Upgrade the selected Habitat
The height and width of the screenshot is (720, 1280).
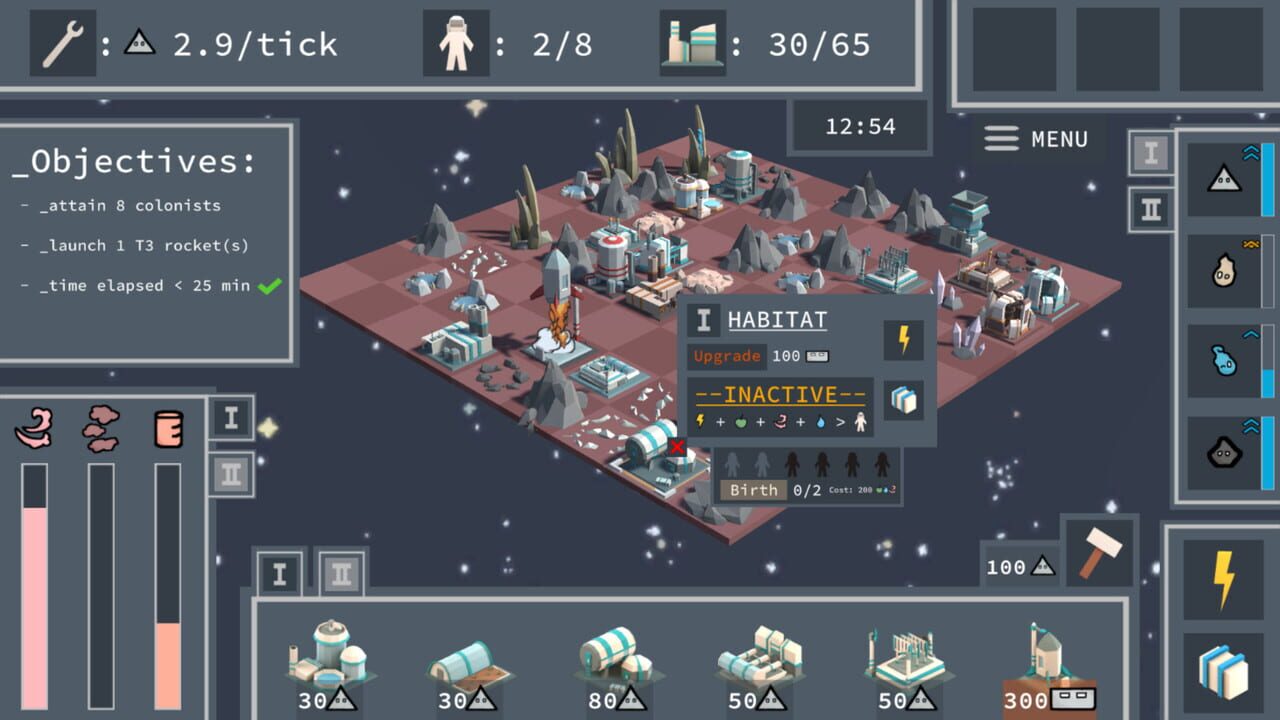[727, 356]
